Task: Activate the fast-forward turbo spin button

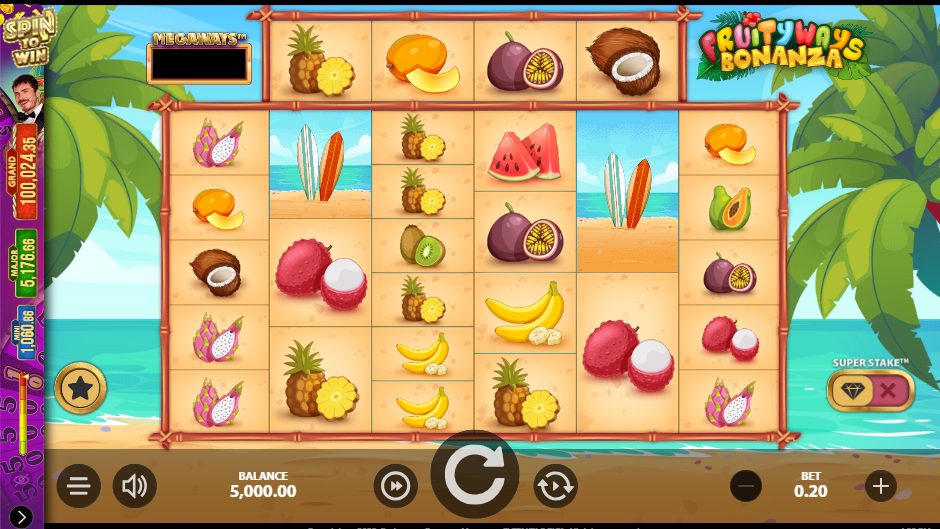Action: (x=395, y=487)
